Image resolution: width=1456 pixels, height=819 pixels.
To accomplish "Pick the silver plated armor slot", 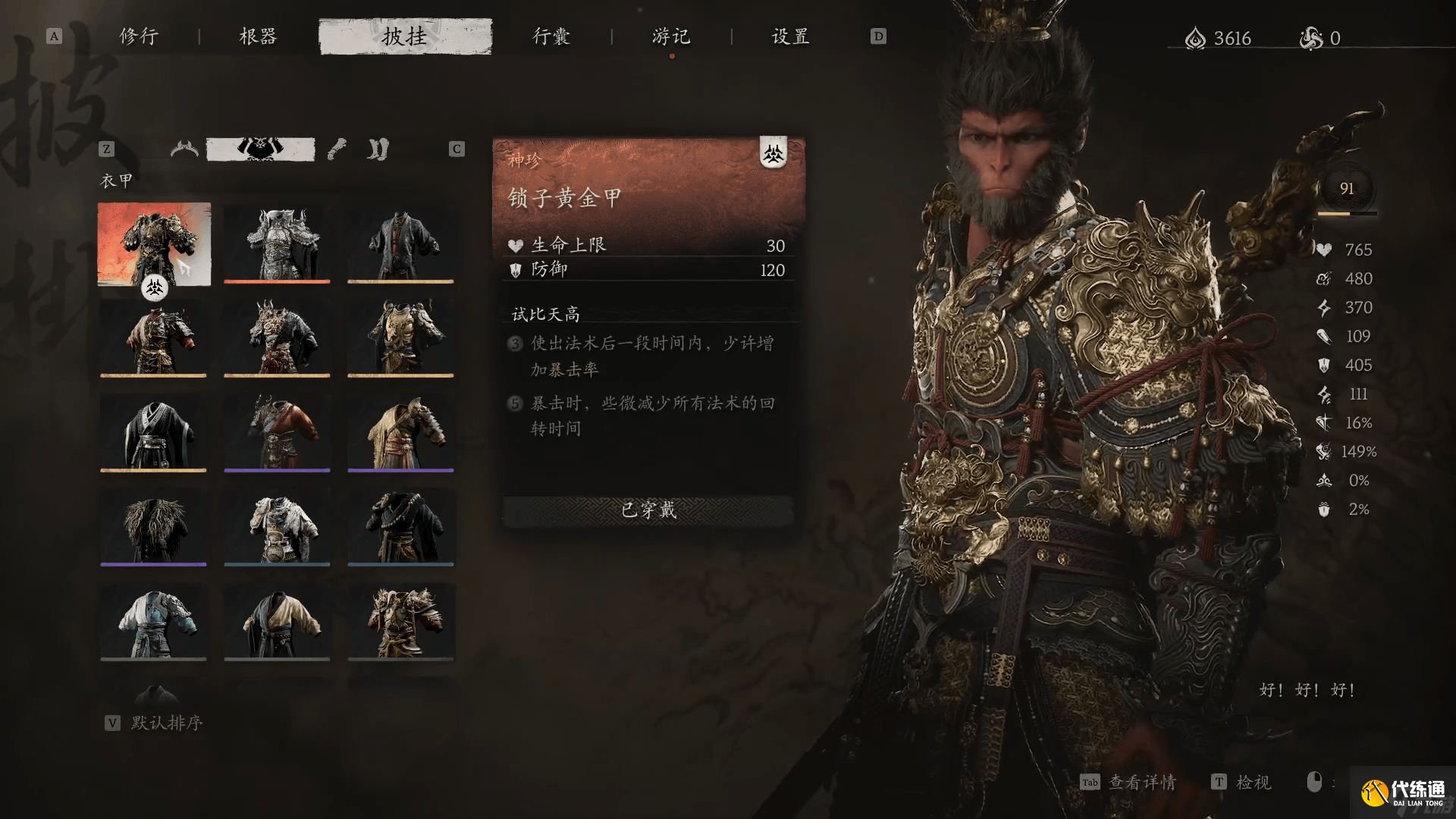I will pyautogui.click(x=277, y=243).
